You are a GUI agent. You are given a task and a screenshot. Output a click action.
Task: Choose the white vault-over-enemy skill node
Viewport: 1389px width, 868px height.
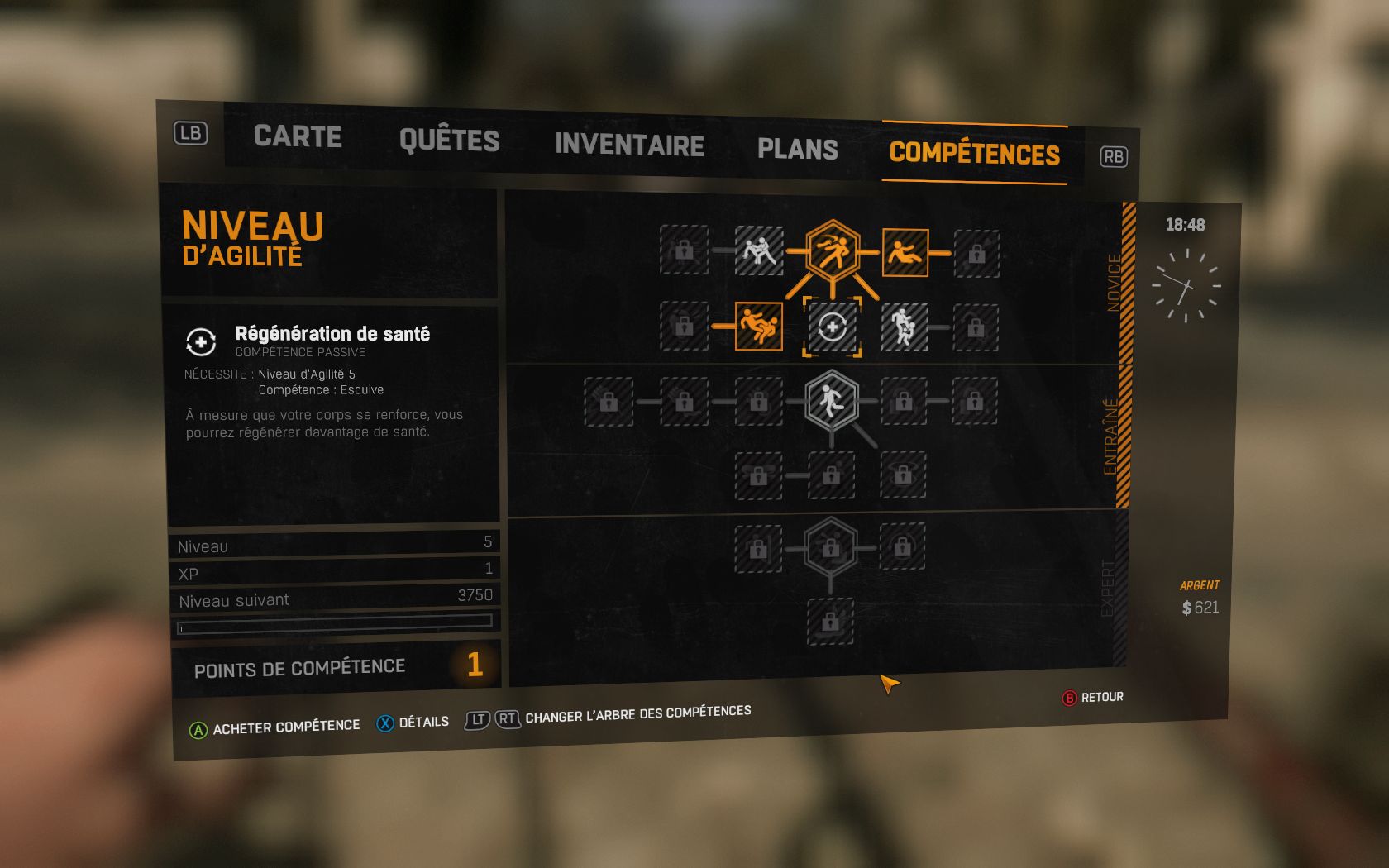[x=904, y=327]
